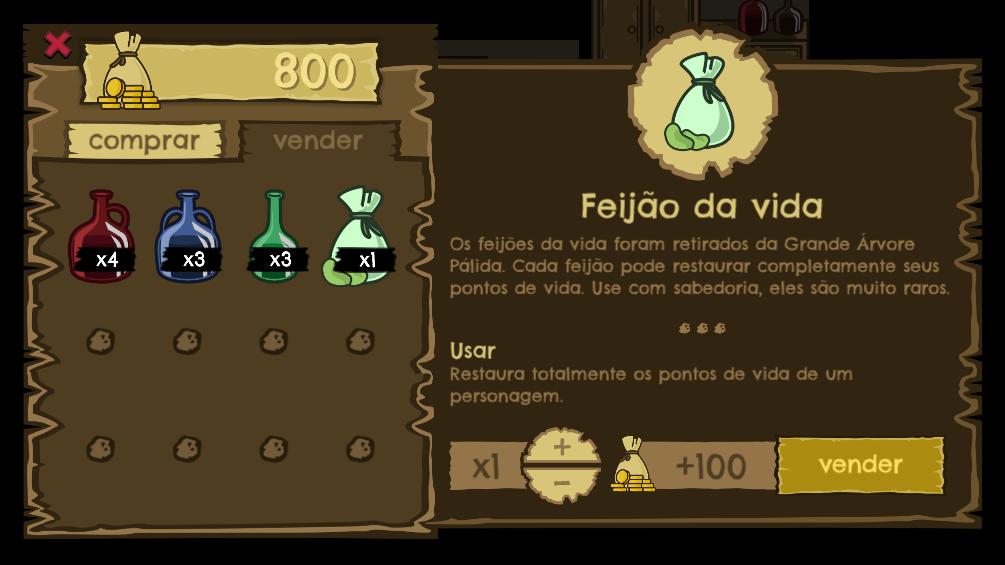The width and height of the screenshot is (1005, 565).
Task: Decrease sell quantity with the minus button
Action: [561, 484]
